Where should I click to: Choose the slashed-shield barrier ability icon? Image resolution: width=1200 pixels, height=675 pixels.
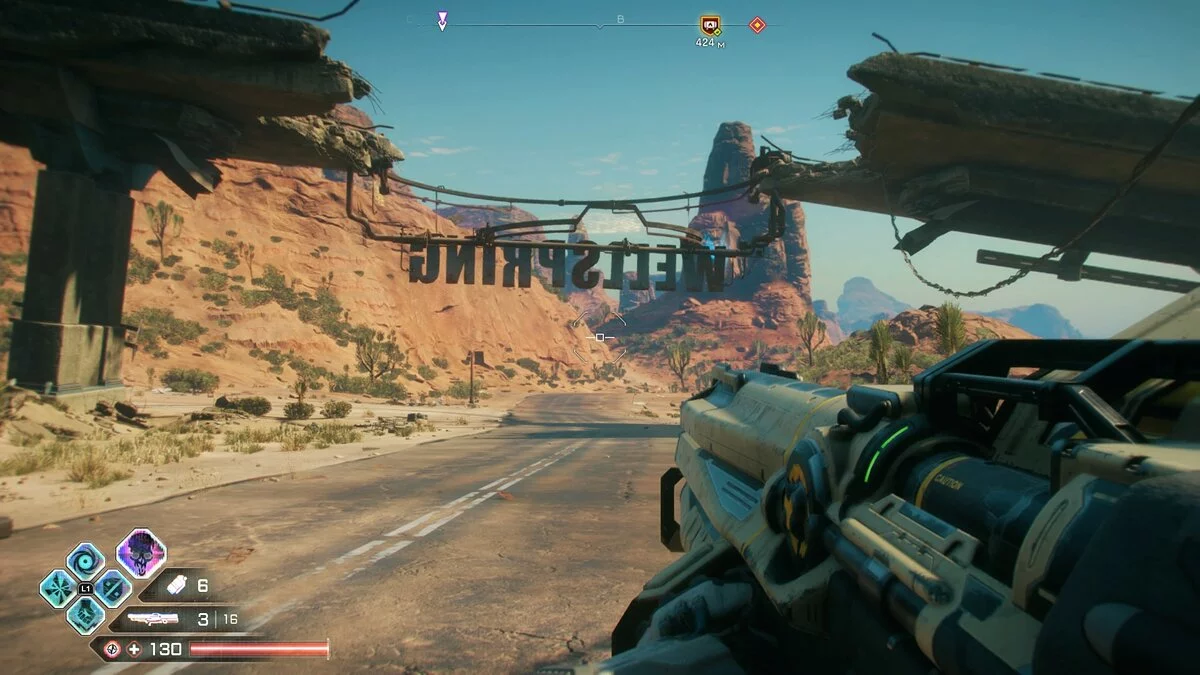[x=112, y=588]
